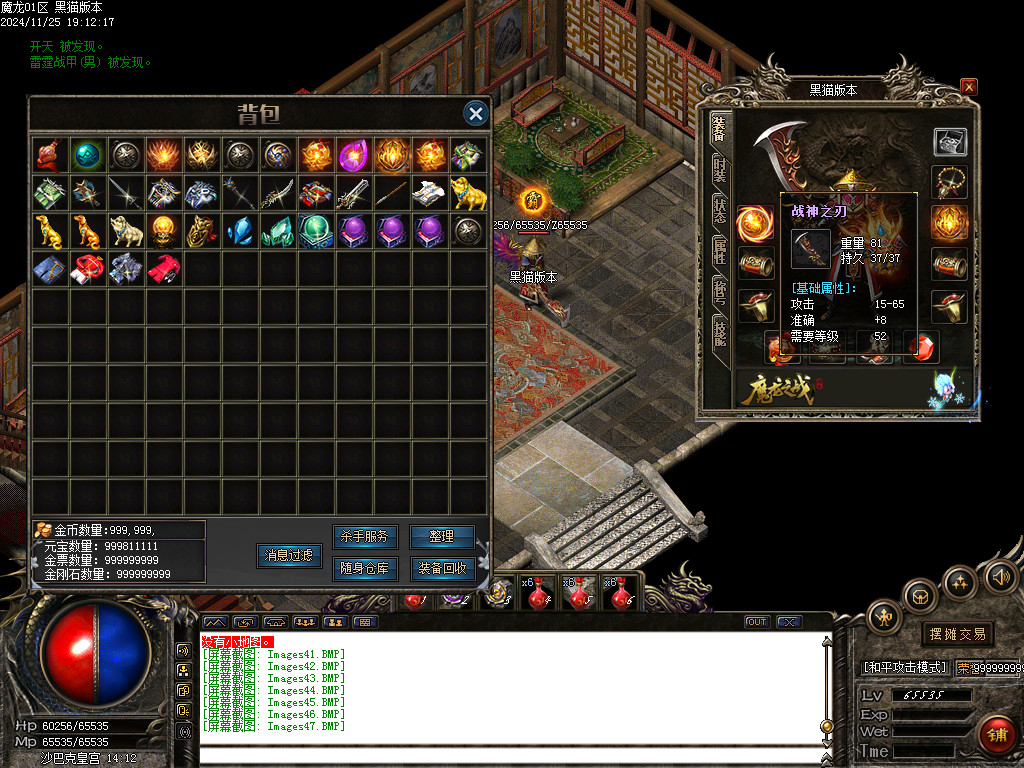
Task: Toggle the speaker sound icon
Action: (x=1000, y=577)
